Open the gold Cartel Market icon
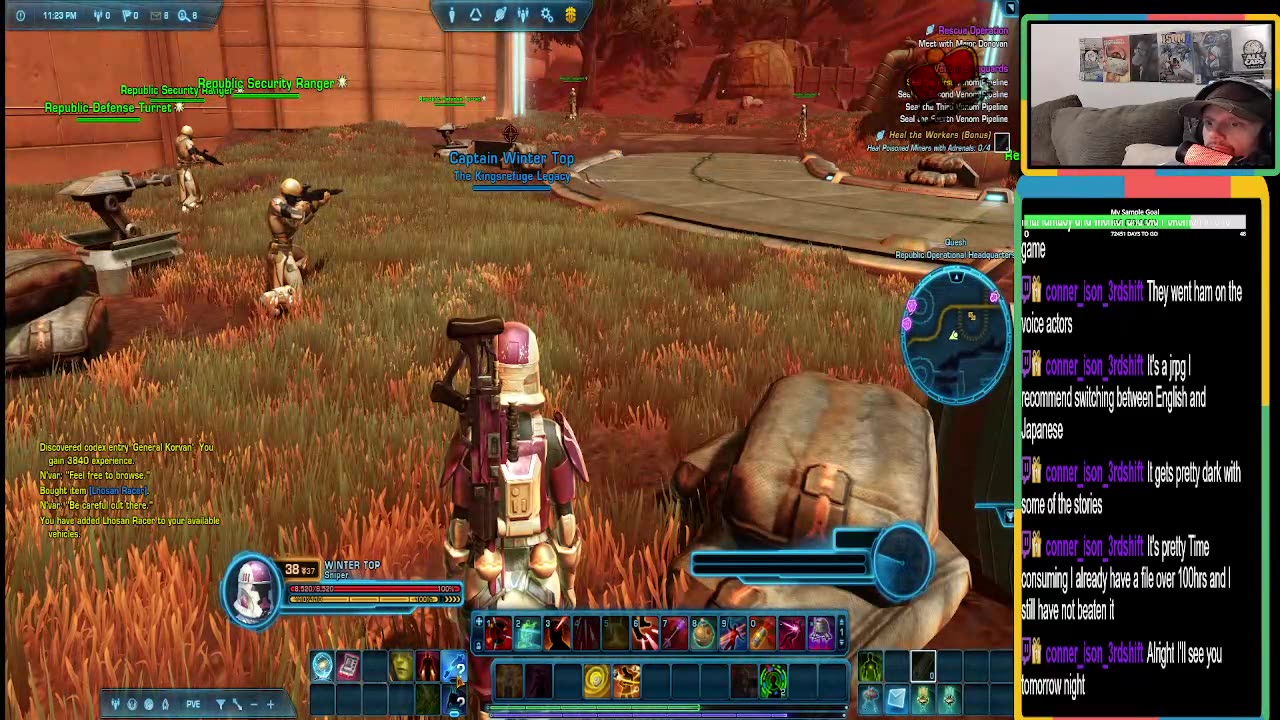The image size is (1280, 720). 571,15
